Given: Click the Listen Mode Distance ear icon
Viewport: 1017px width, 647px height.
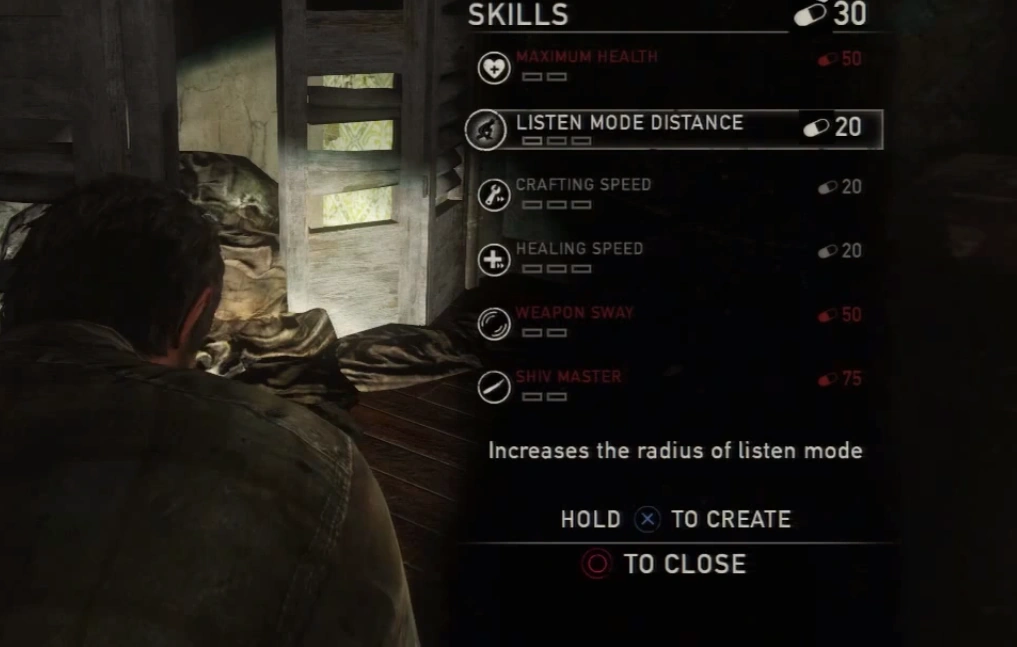Looking at the screenshot, I should (485, 130).
